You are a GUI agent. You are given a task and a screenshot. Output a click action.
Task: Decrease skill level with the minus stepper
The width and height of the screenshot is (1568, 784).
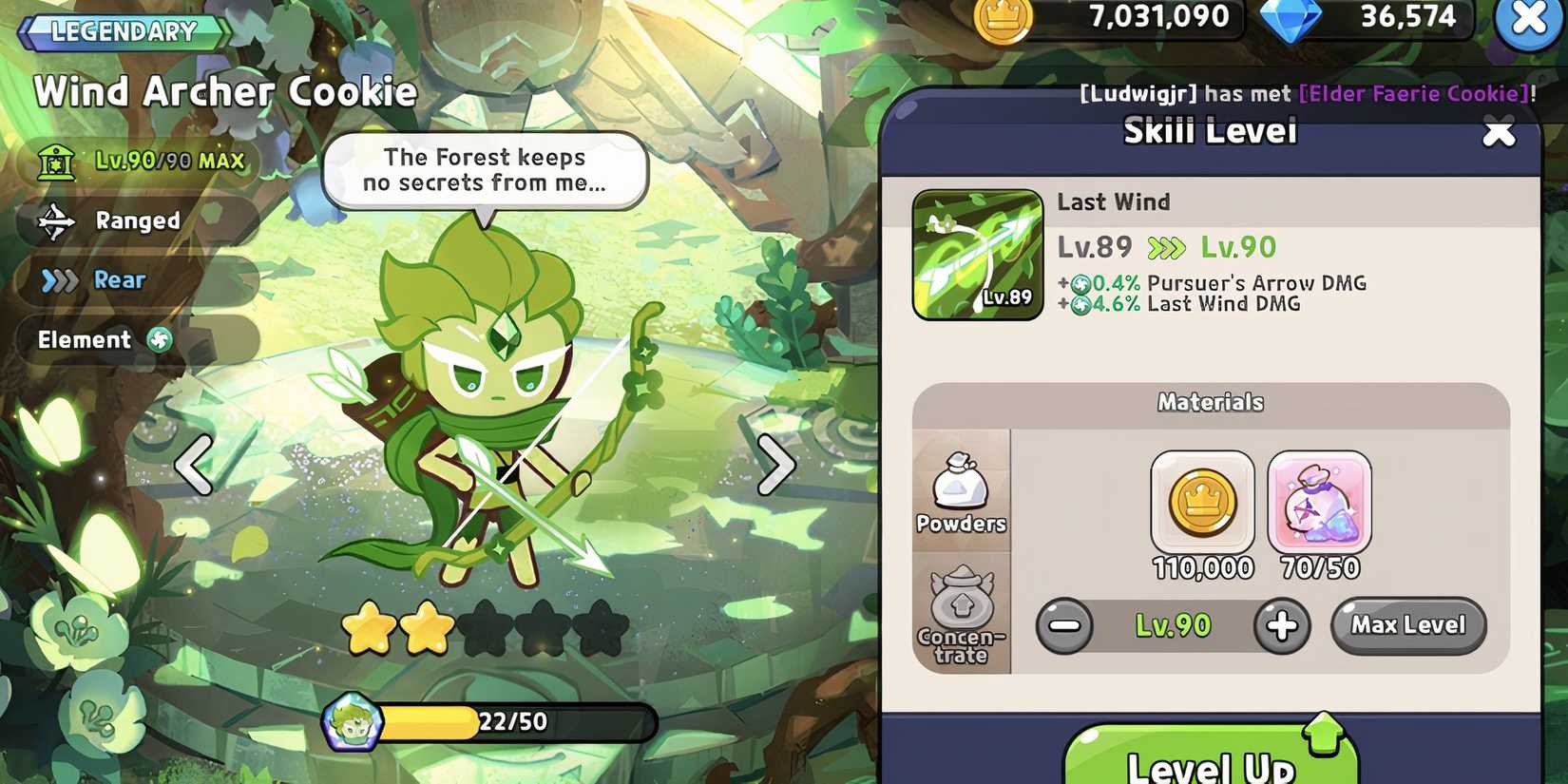[x=1066, y=625]
